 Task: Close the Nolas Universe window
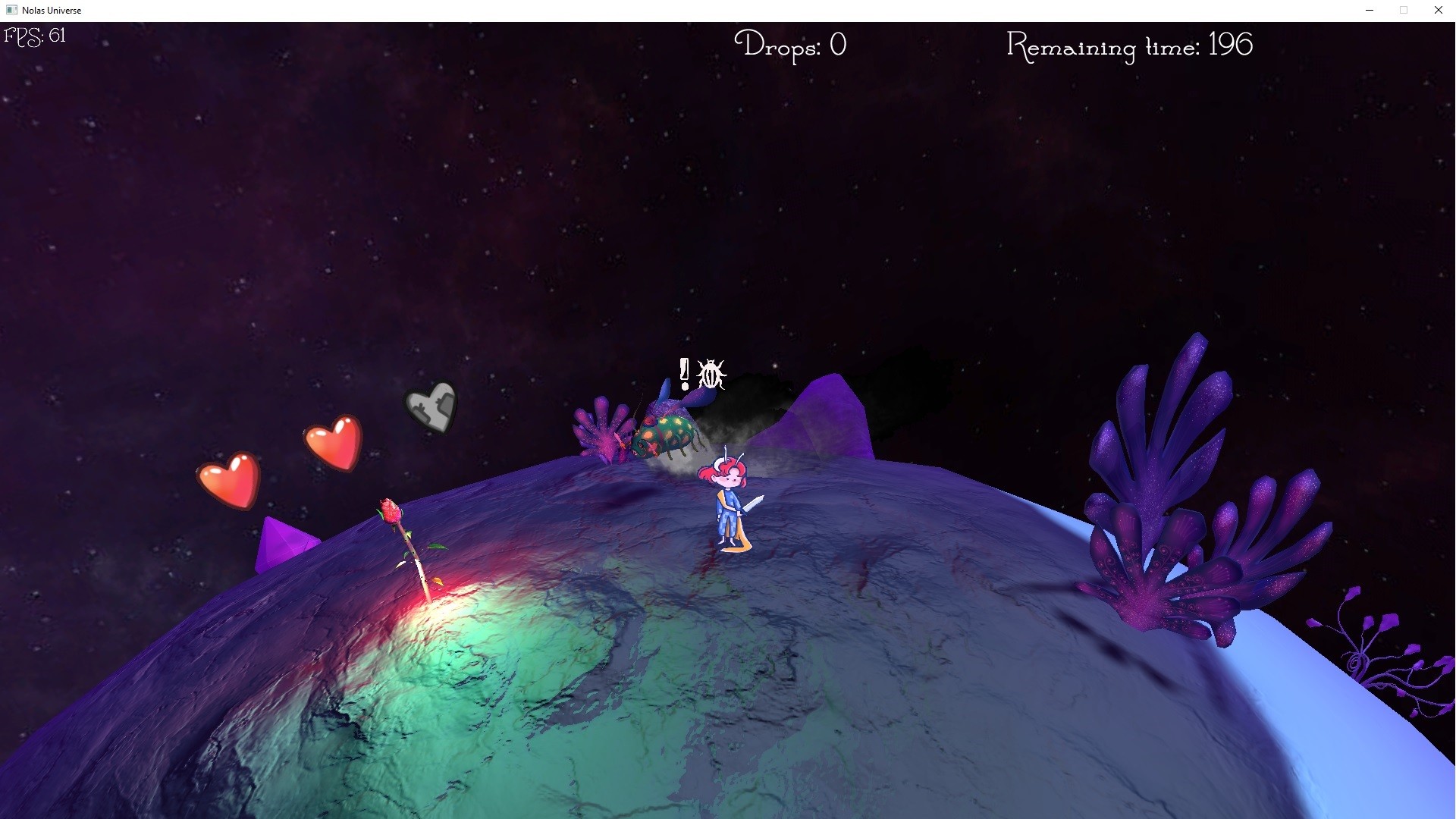[x=1438, y=10]
